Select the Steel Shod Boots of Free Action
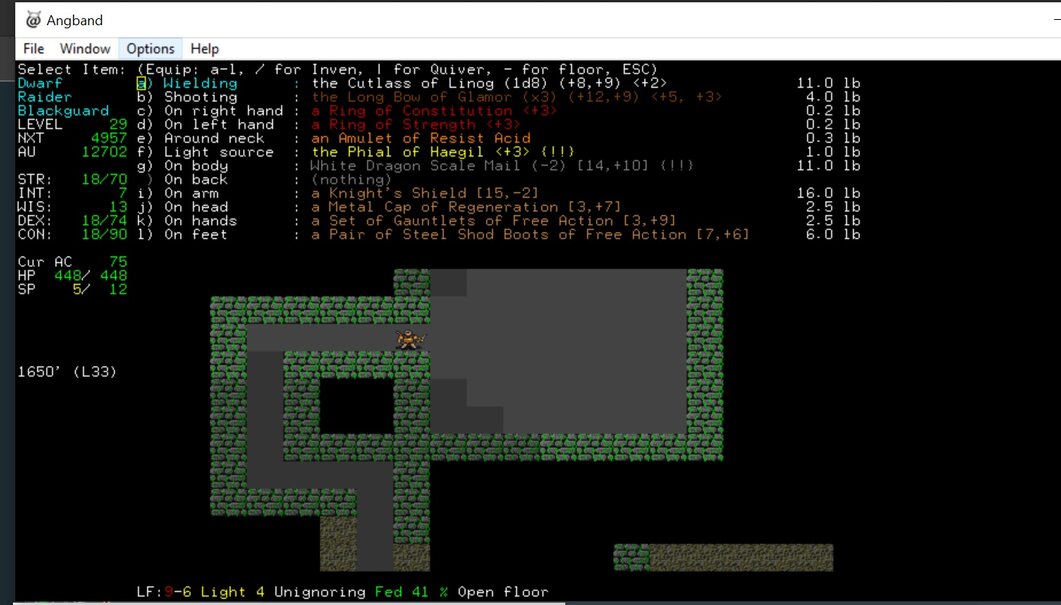Image resolution: width=1061 pixels, height=605 pixels. tap(530, 235)
